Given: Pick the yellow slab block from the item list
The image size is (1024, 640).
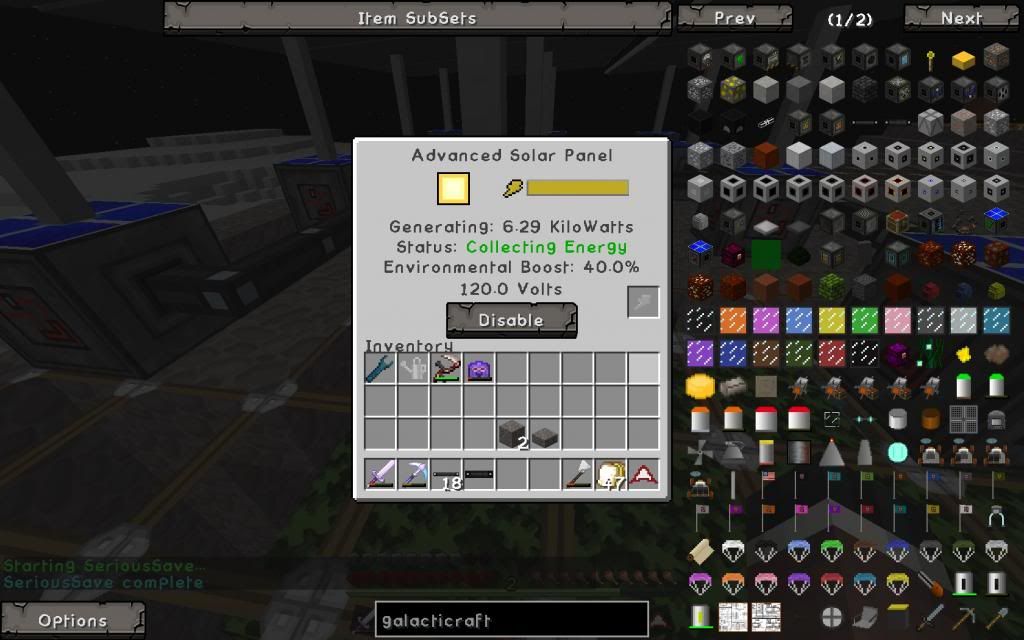Looking at the screenshot, I should point(963,60).
